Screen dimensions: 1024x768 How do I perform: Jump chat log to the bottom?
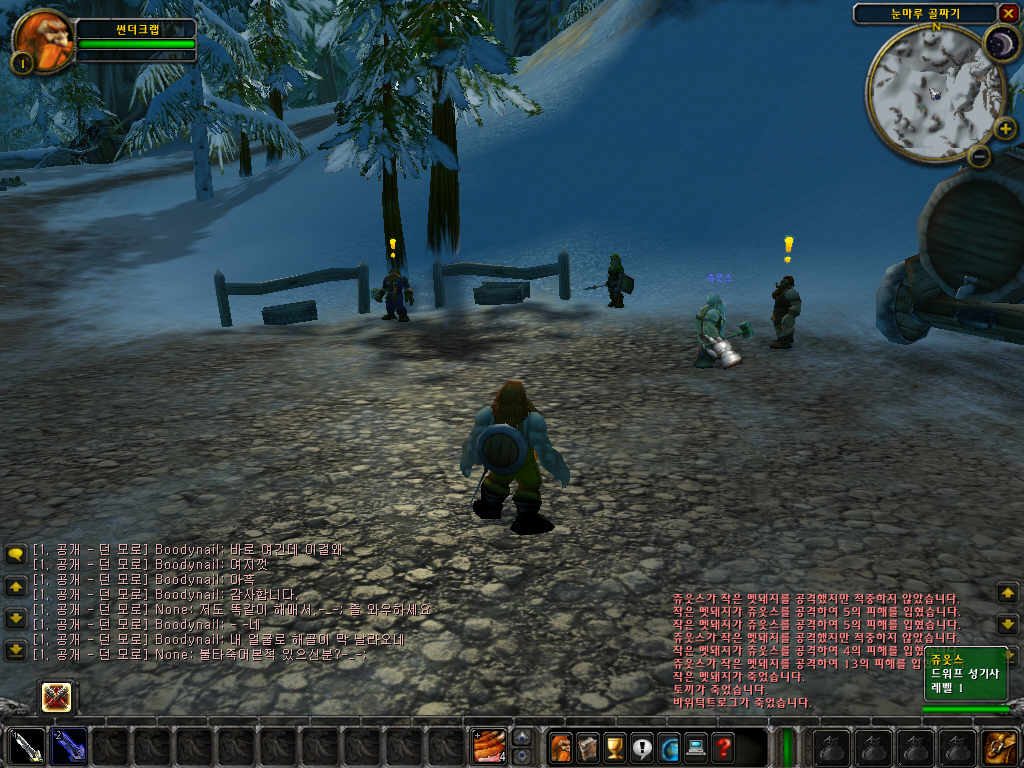pos(15,650)
